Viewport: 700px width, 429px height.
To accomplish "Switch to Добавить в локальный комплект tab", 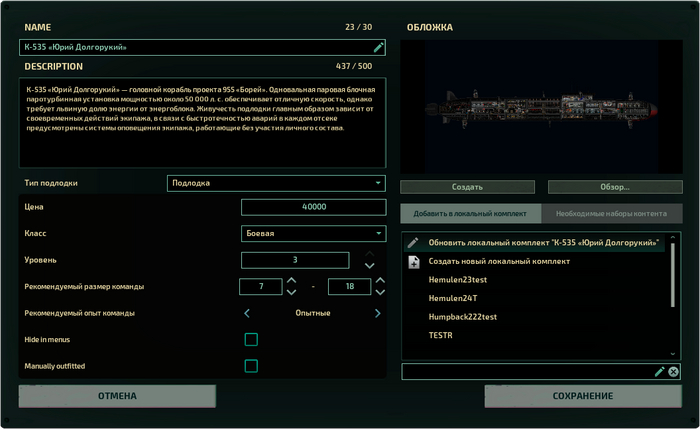I will coord(470,213).
